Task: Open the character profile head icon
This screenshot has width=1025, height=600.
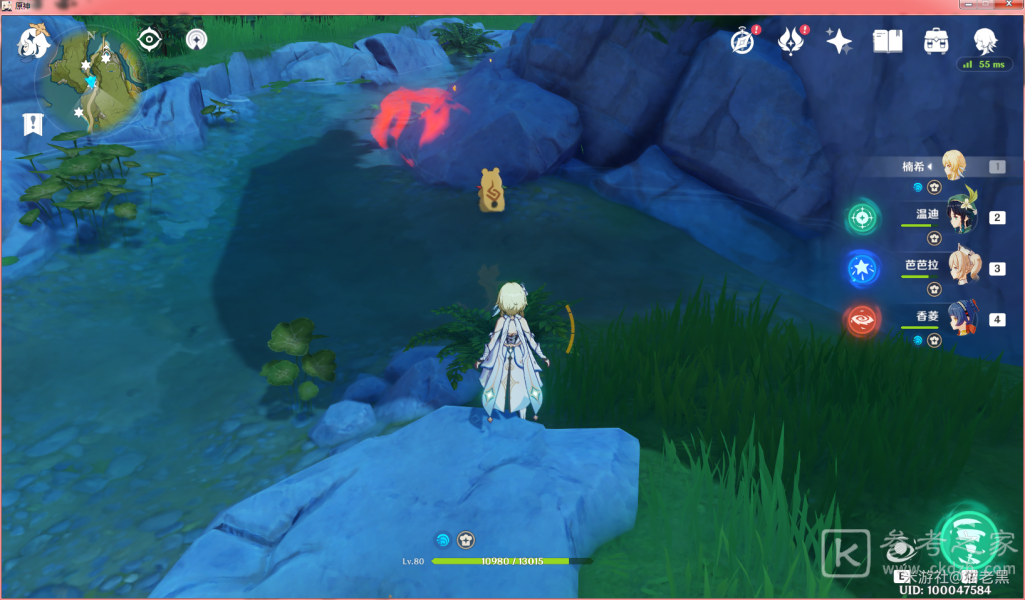Action: click(x=985, y=41)
